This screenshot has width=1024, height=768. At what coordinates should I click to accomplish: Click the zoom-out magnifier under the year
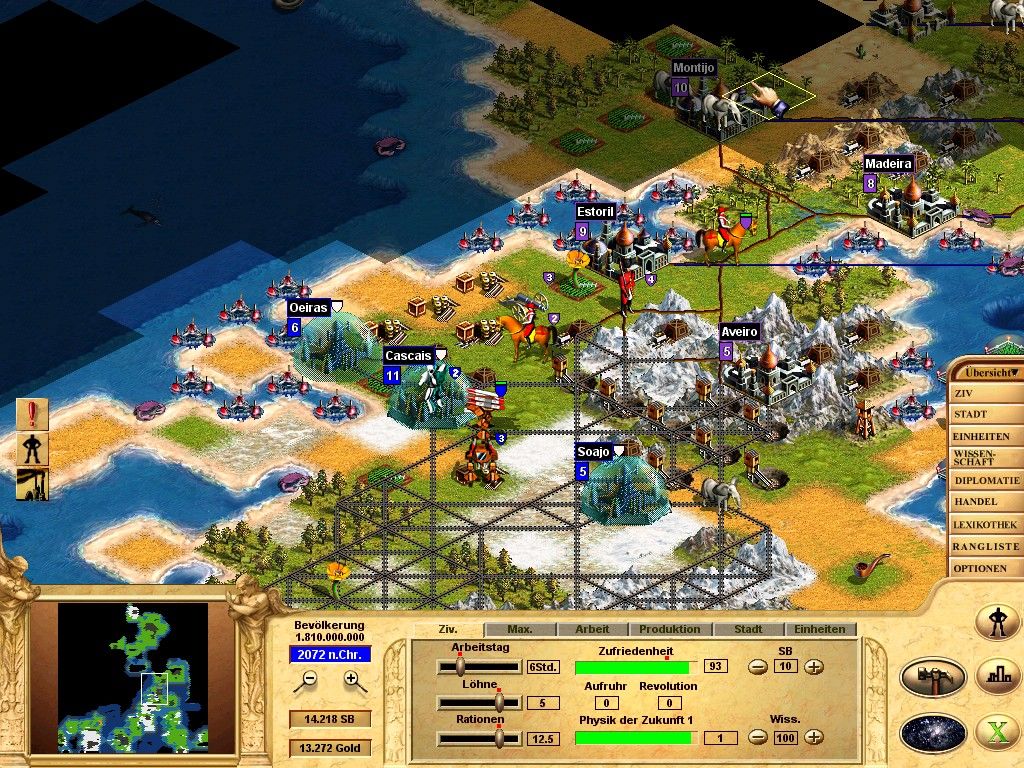click(x=310, y=680)
